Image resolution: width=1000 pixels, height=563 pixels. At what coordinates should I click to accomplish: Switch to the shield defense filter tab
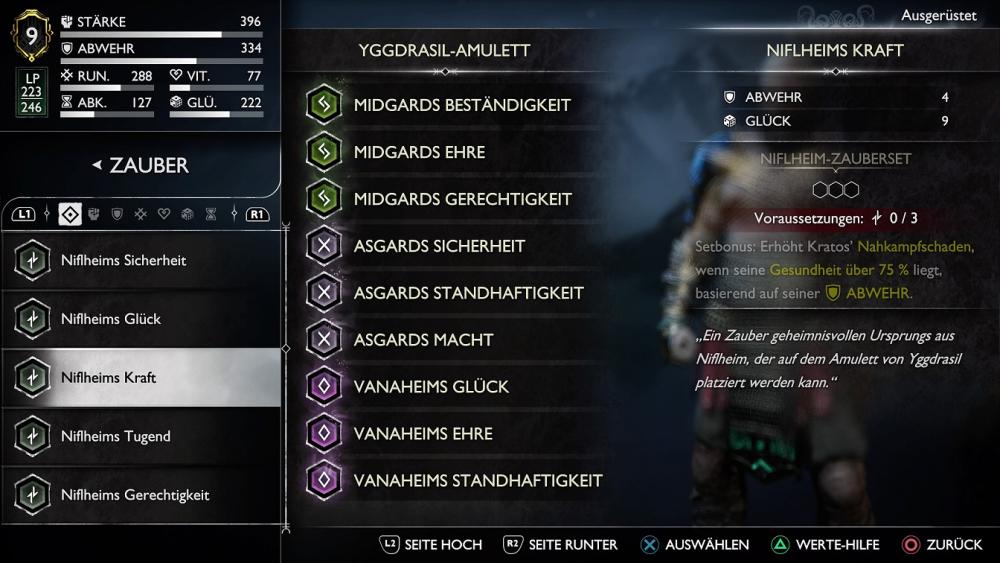pos(117,214)
